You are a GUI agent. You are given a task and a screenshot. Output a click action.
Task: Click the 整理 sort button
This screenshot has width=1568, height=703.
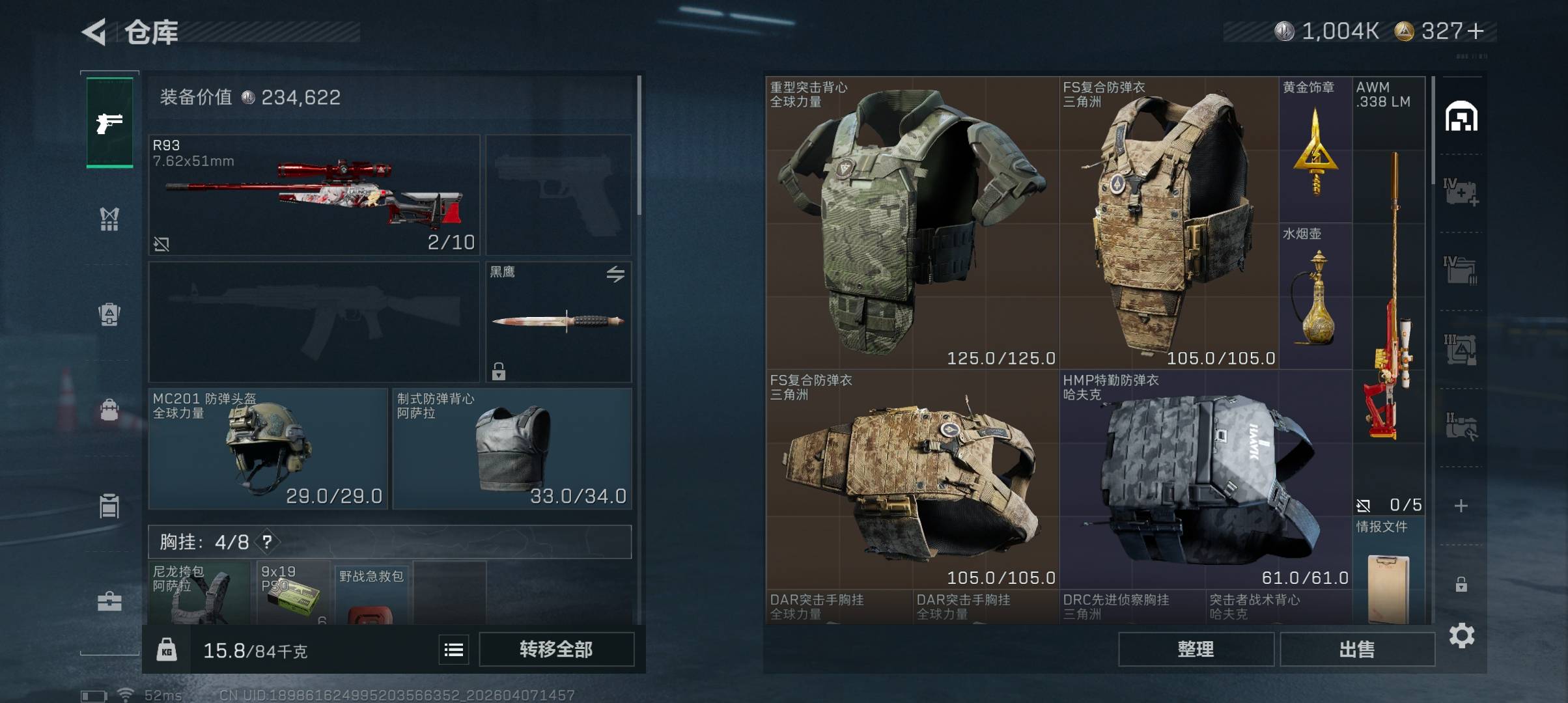1196,649
